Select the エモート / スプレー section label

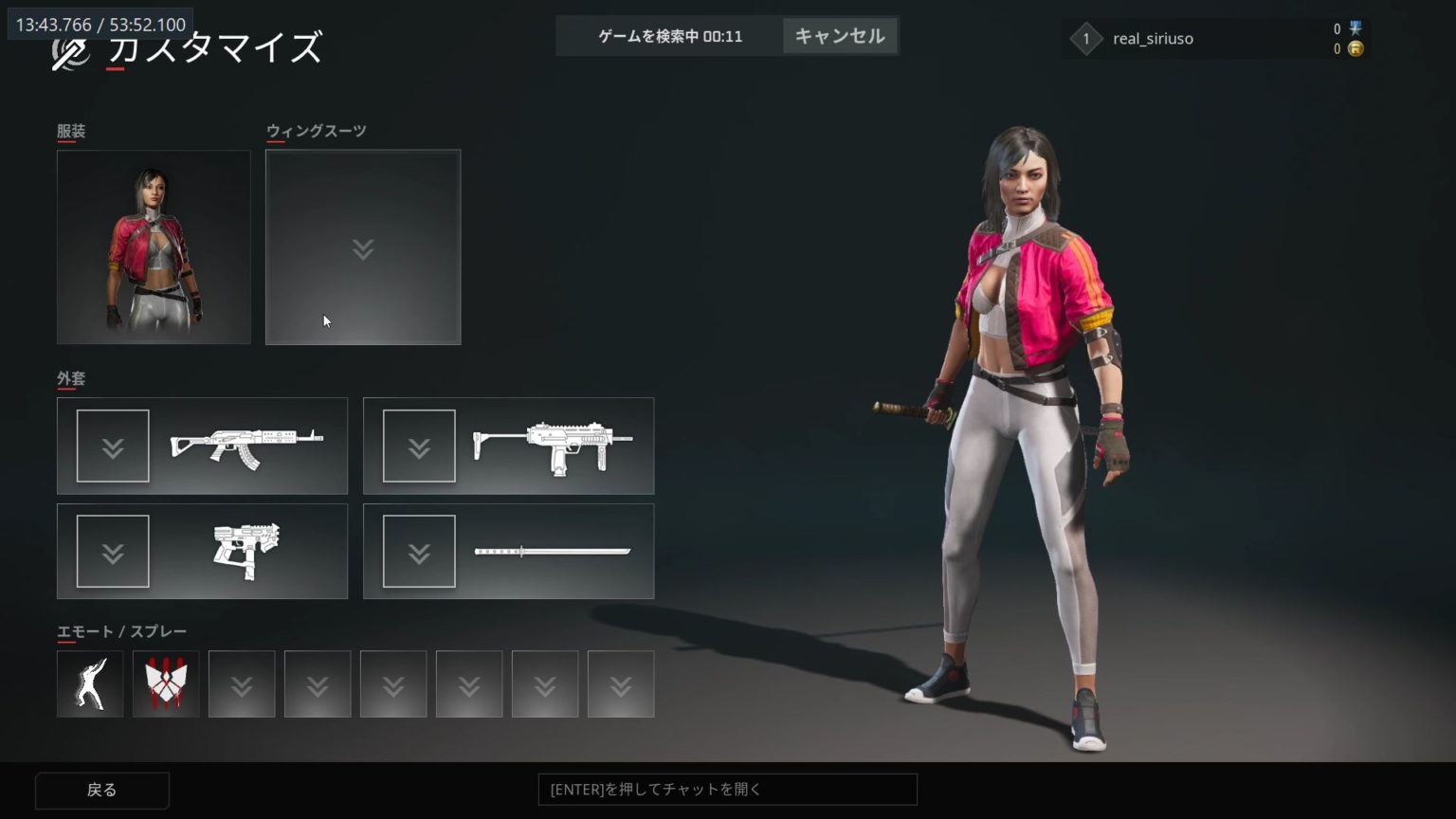(120, 631)
